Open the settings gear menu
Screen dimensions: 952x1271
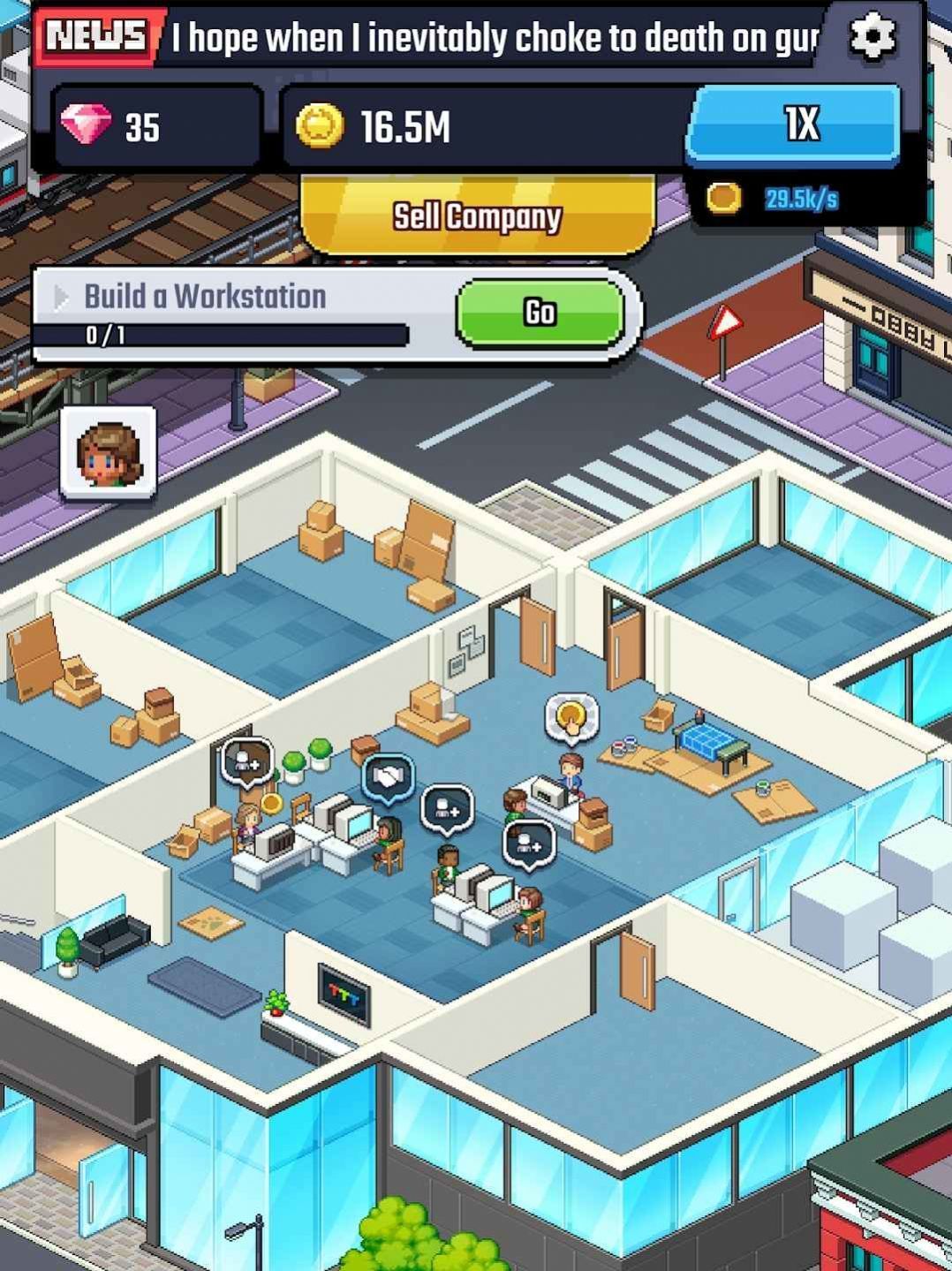click(x=872, y=37)
